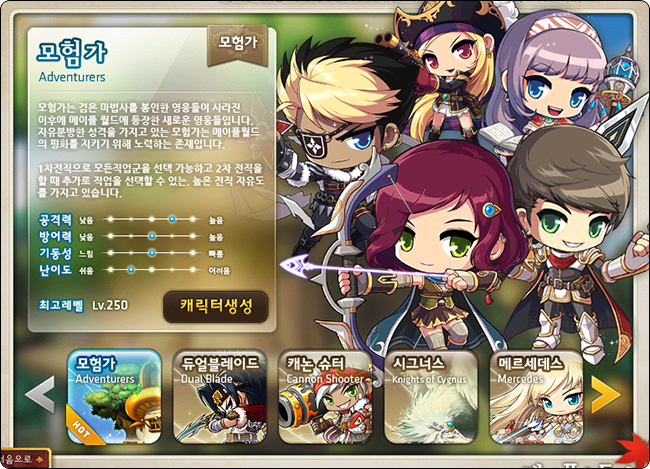This screenshot has height=469, width=650.
Task: Click the 모험가 tag label on info panel
Action: tap(237, 43)
